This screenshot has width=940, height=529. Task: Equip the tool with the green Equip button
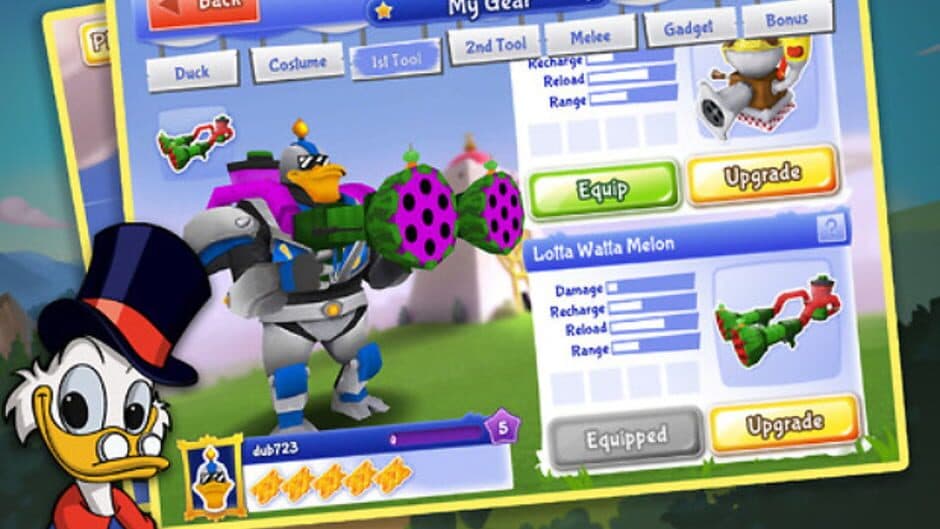click(x=602, y=189)
